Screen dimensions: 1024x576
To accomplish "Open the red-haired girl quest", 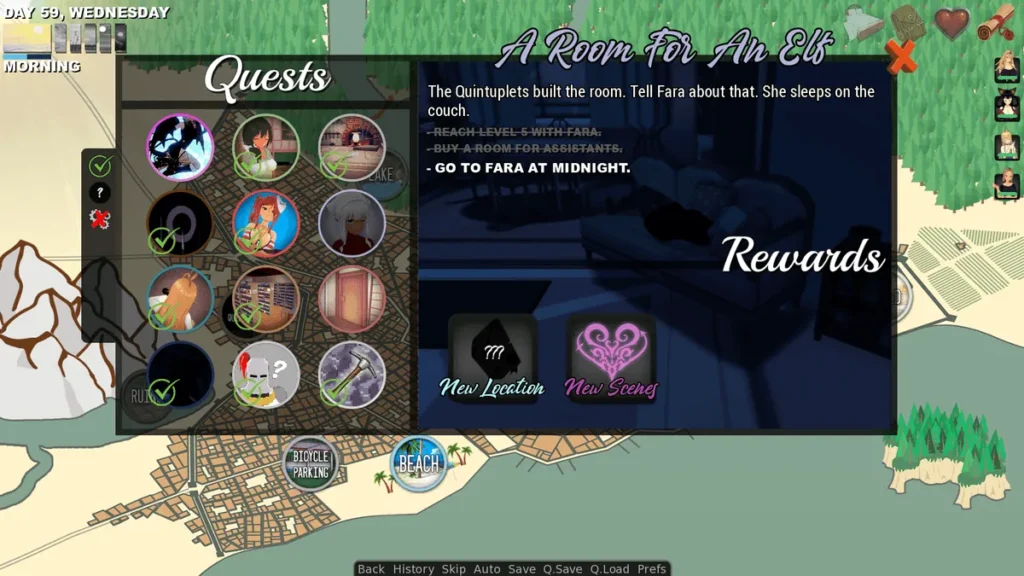I will [x=266, y=223].
